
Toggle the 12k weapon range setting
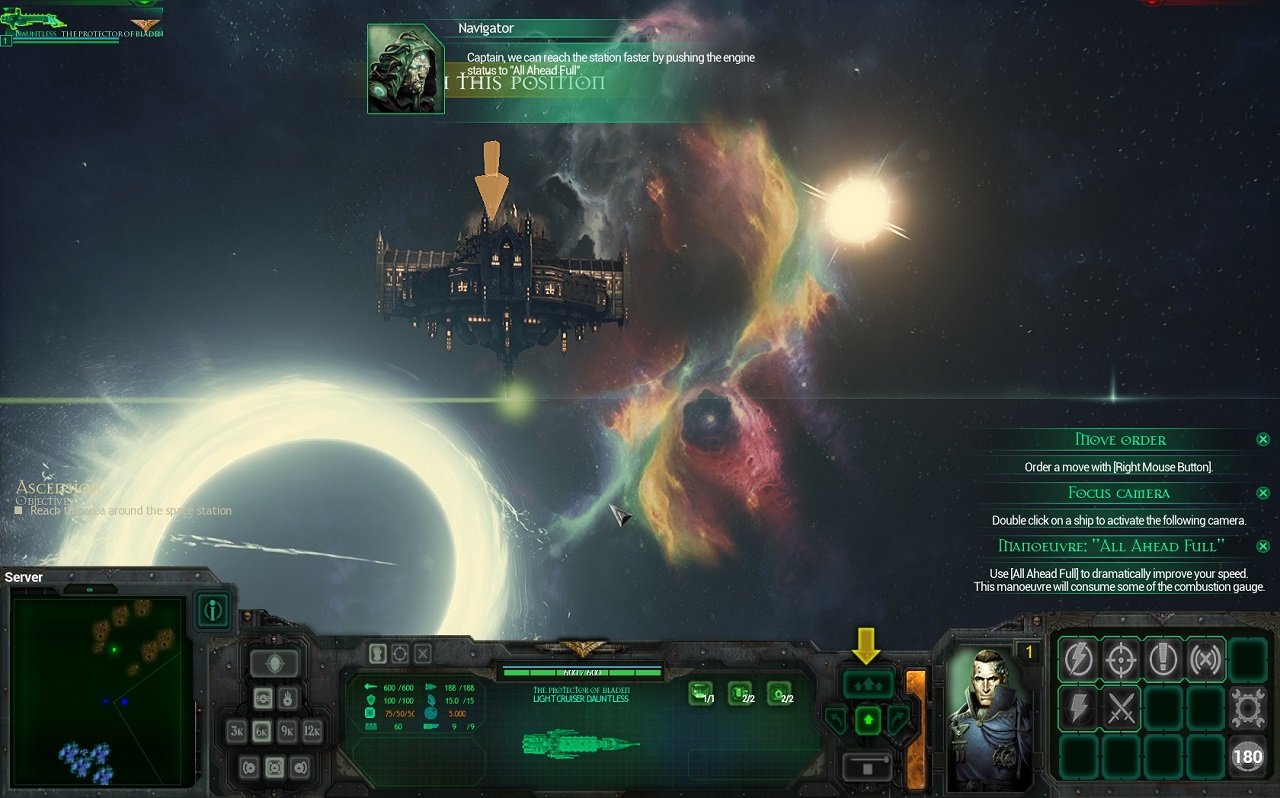point(313,730)
